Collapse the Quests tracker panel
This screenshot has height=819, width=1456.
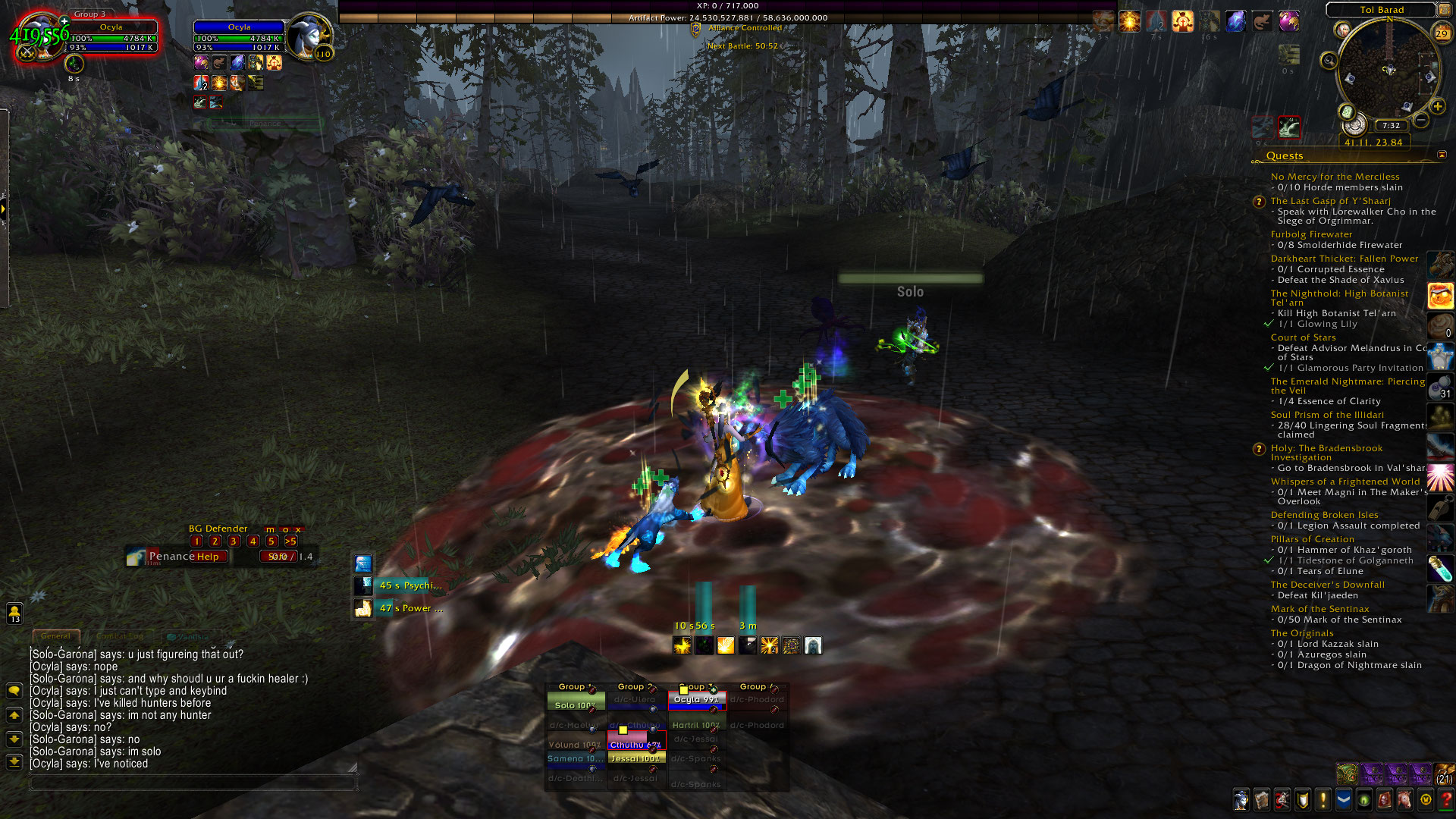1442,155
